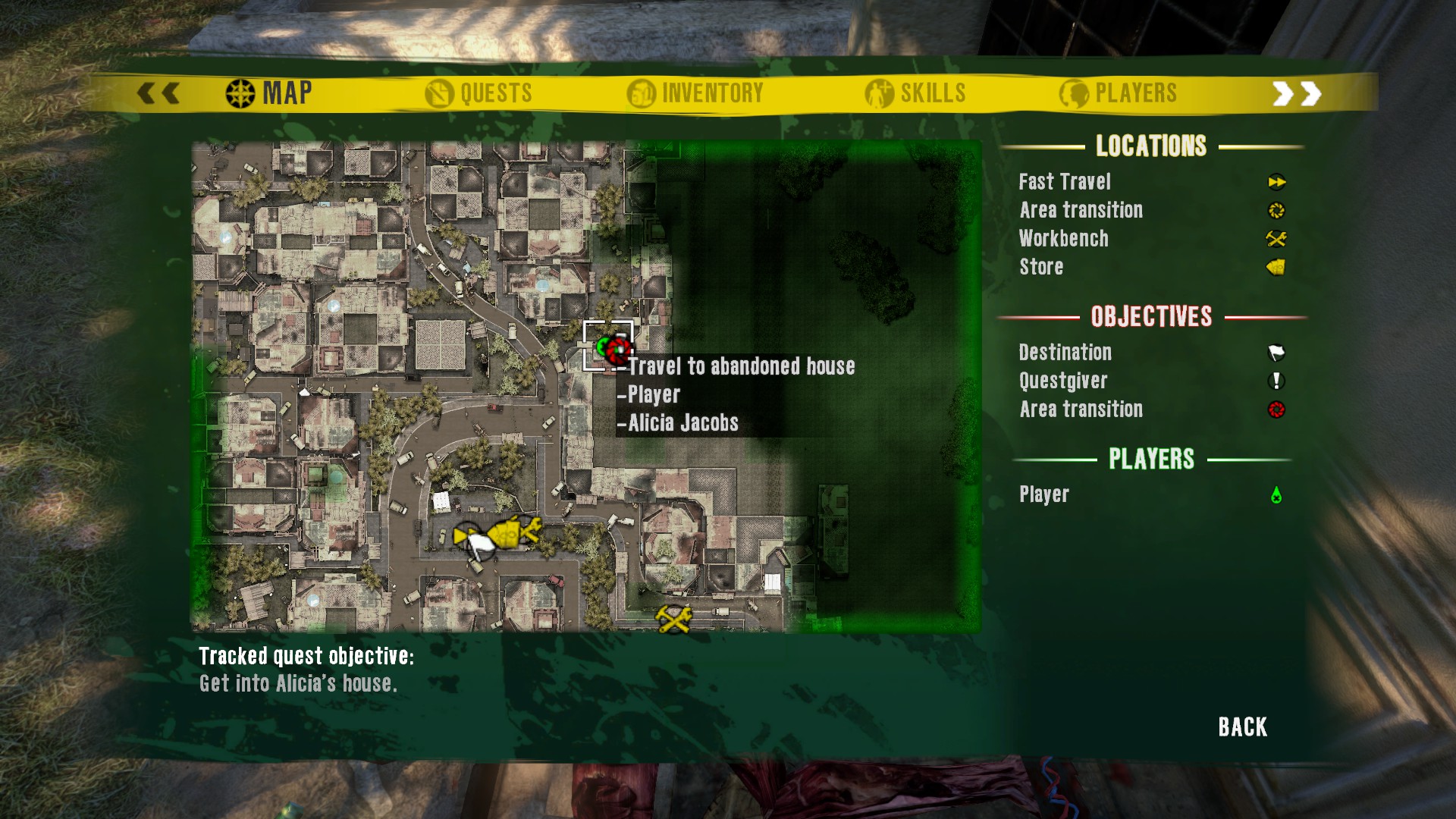This screenshot has height=819, width=1456.
Task: Choose the Fast Travel legend entry
Action: click(x=1065, y=182)
